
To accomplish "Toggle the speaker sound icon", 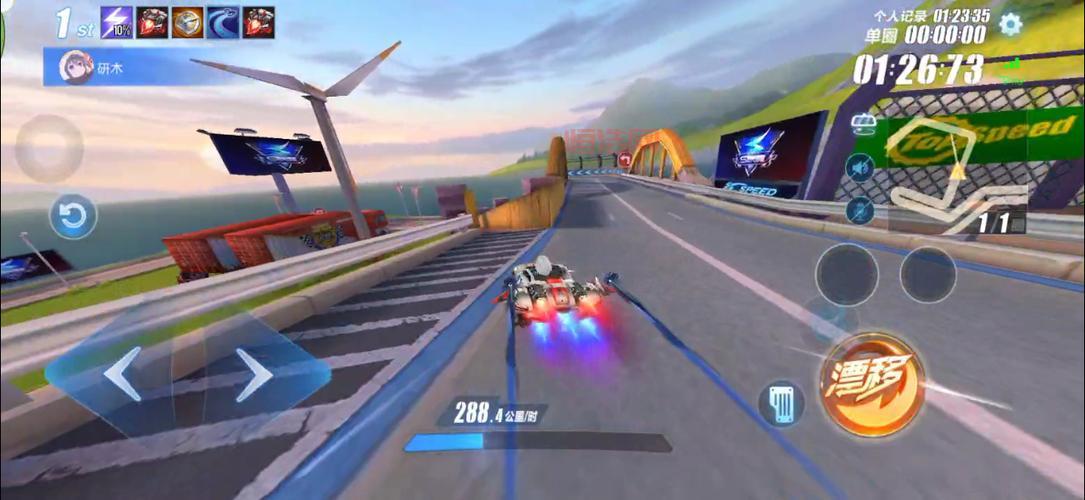I will coord(859,167).
